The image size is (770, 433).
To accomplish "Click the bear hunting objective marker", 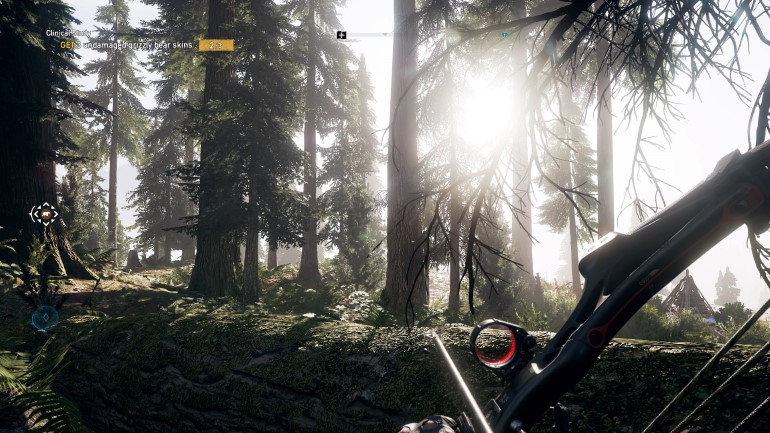I will (44, 213).
